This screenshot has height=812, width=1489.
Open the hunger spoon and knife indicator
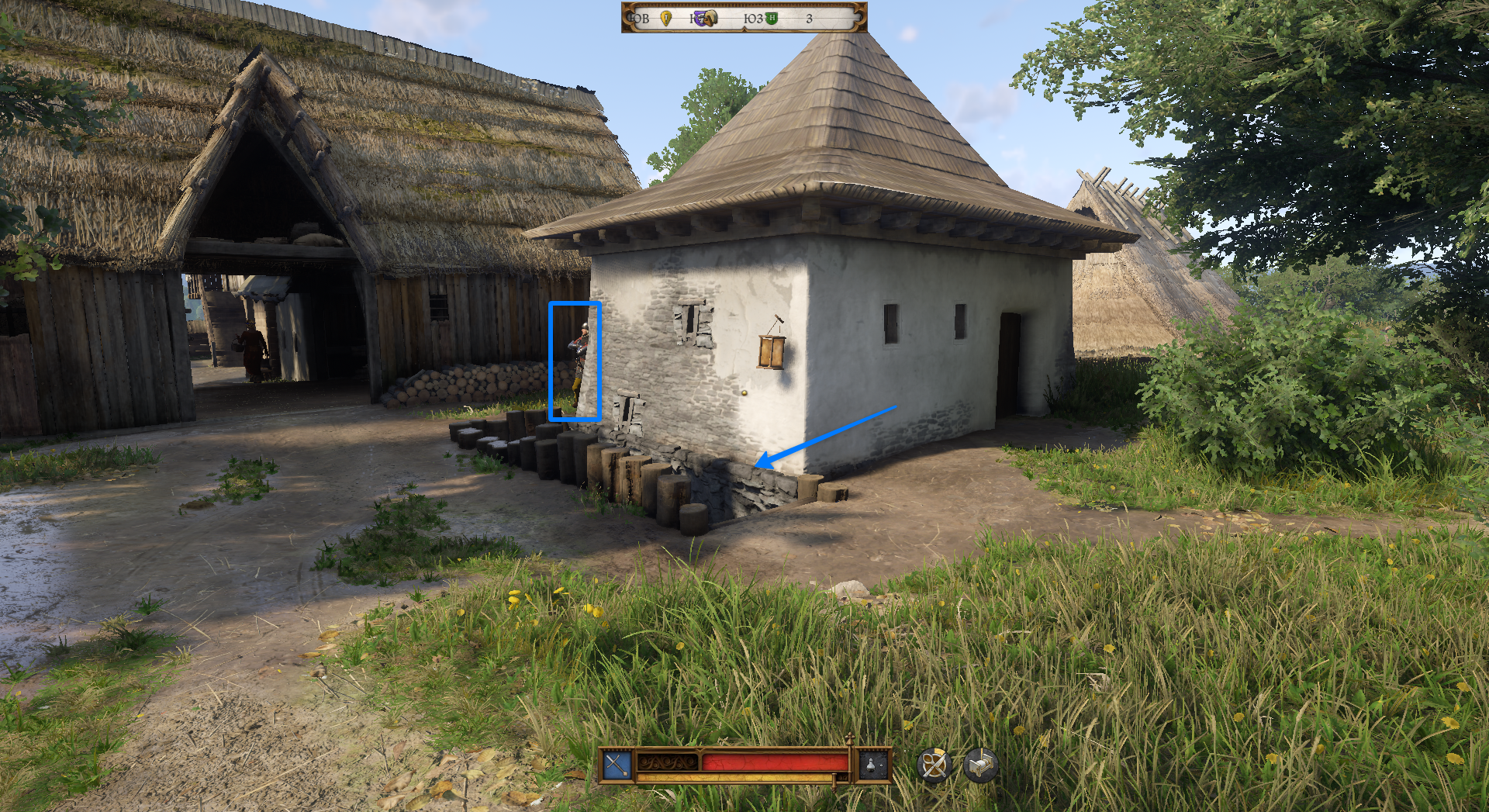pos(934,765)
